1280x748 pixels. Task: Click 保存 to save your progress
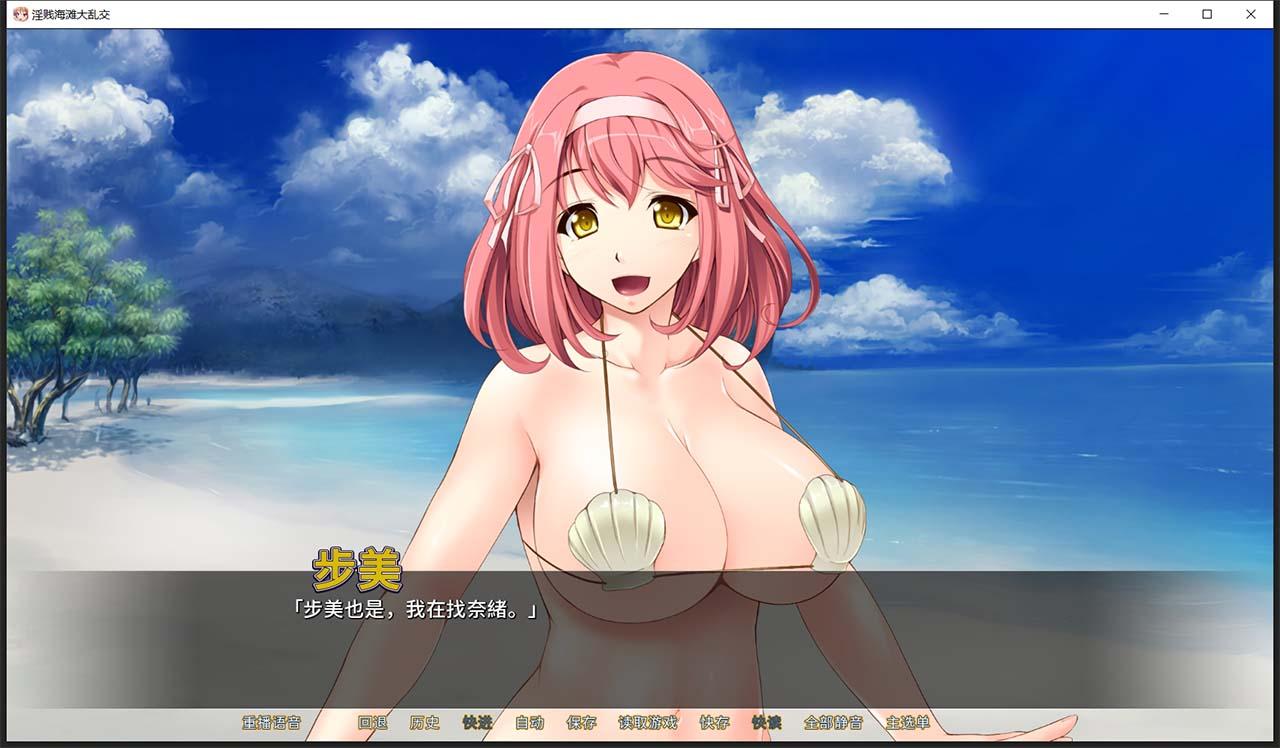[581, 723]
